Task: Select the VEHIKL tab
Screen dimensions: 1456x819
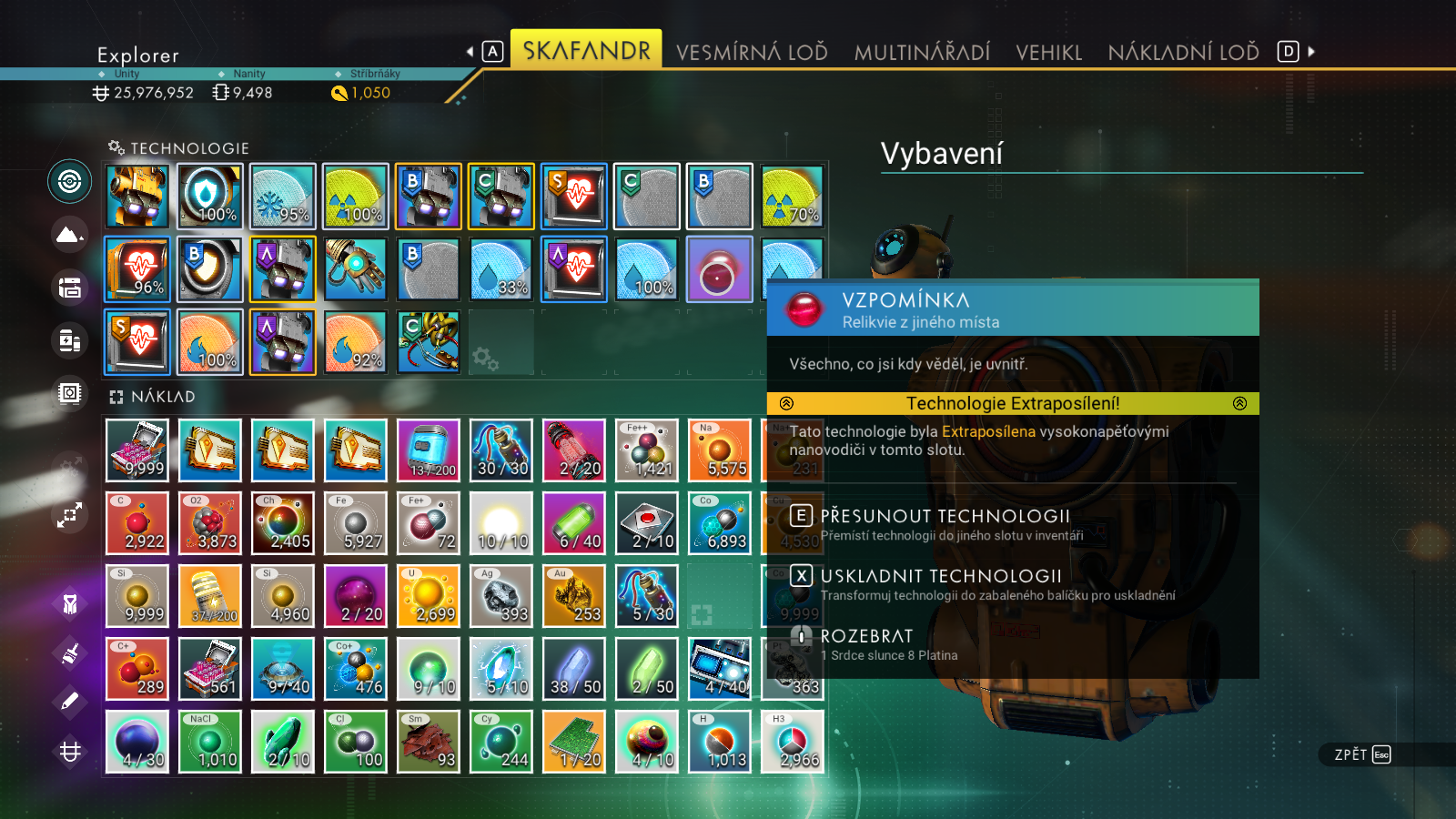Action: pyautogui.click(x=1048, y=52)
